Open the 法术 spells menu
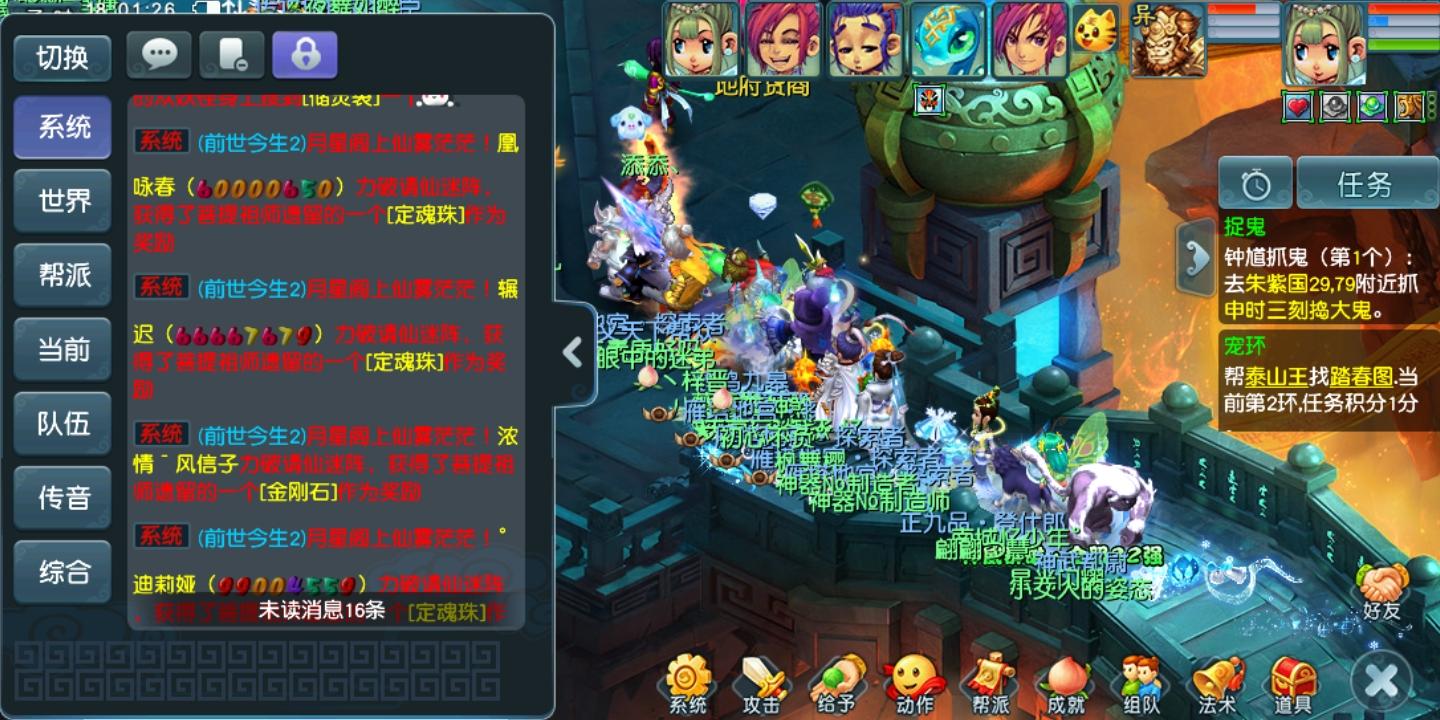This screenshot has width=1440, height=720. coord(1217,685)
